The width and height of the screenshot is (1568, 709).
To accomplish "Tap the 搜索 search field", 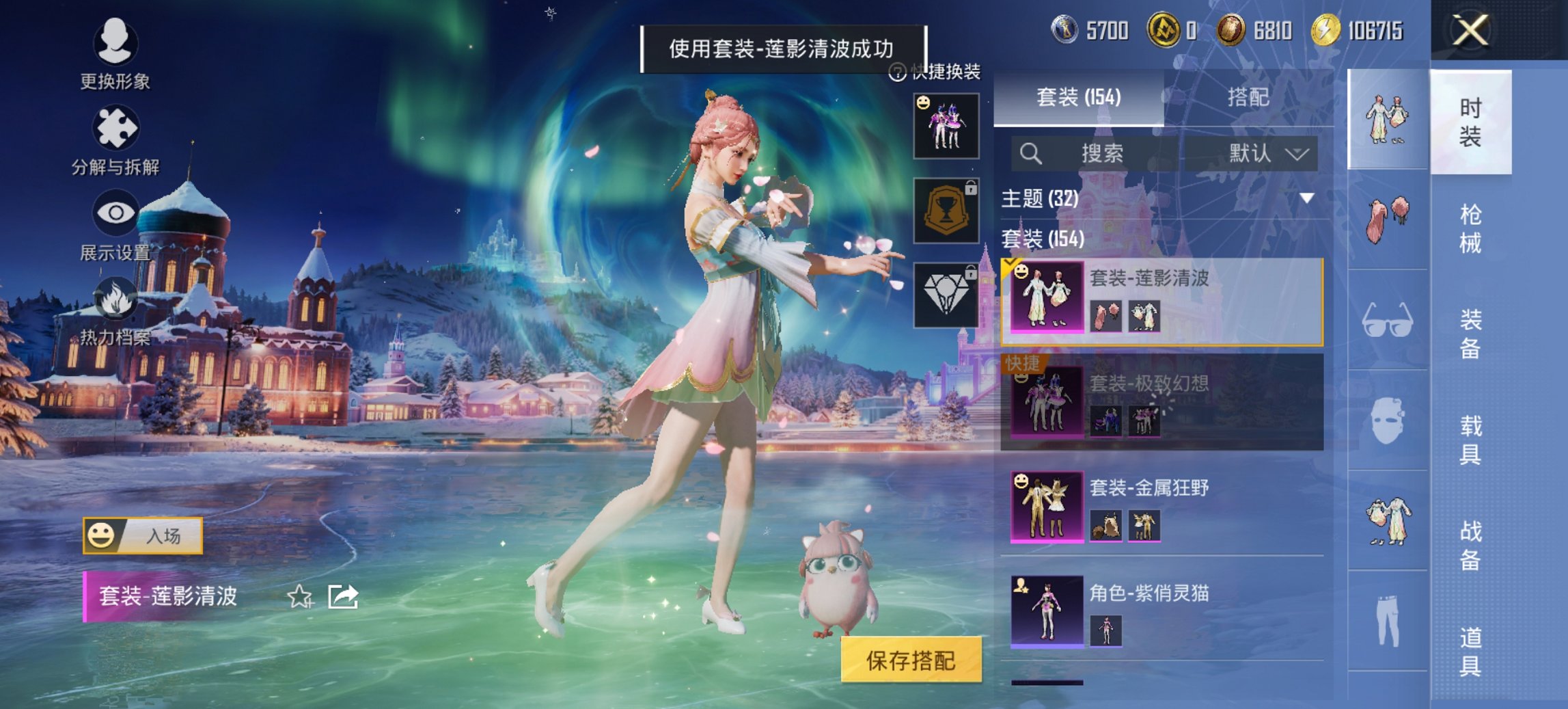I will tap(1103, 153).
